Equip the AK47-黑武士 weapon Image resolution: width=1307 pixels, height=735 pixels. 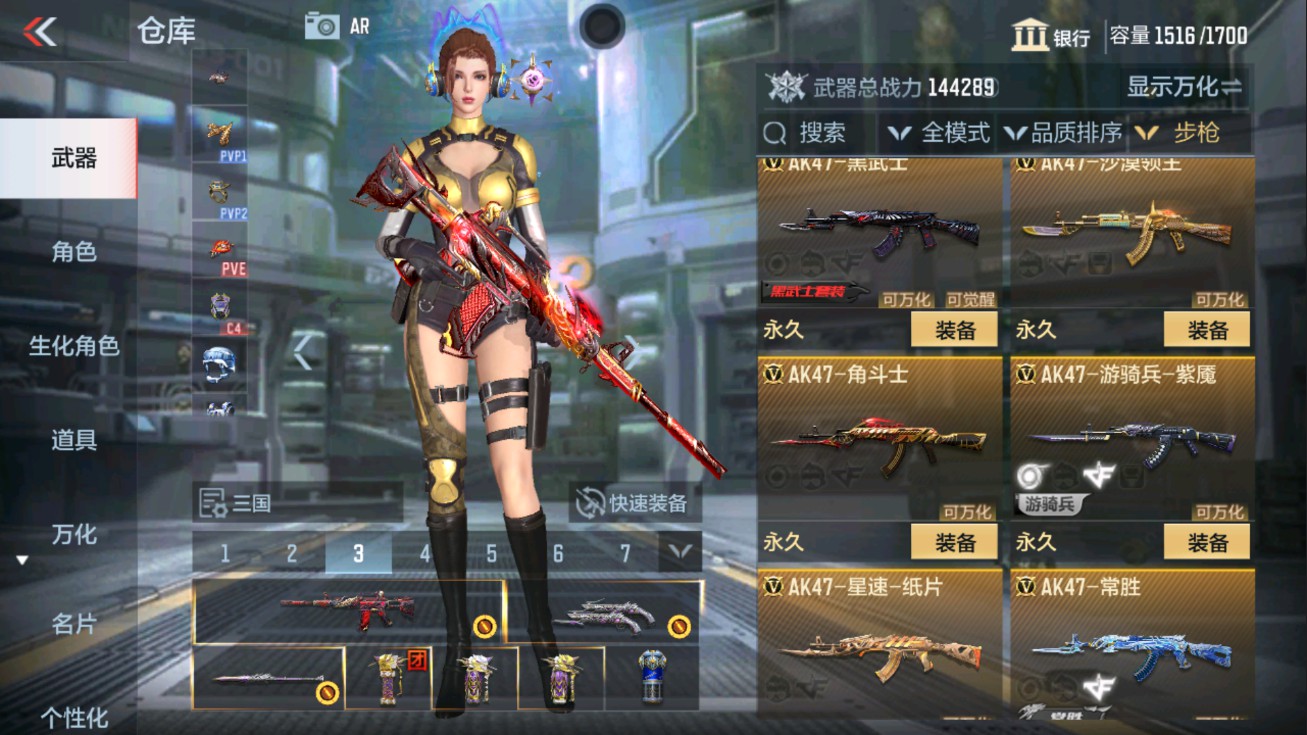[953, 330]
